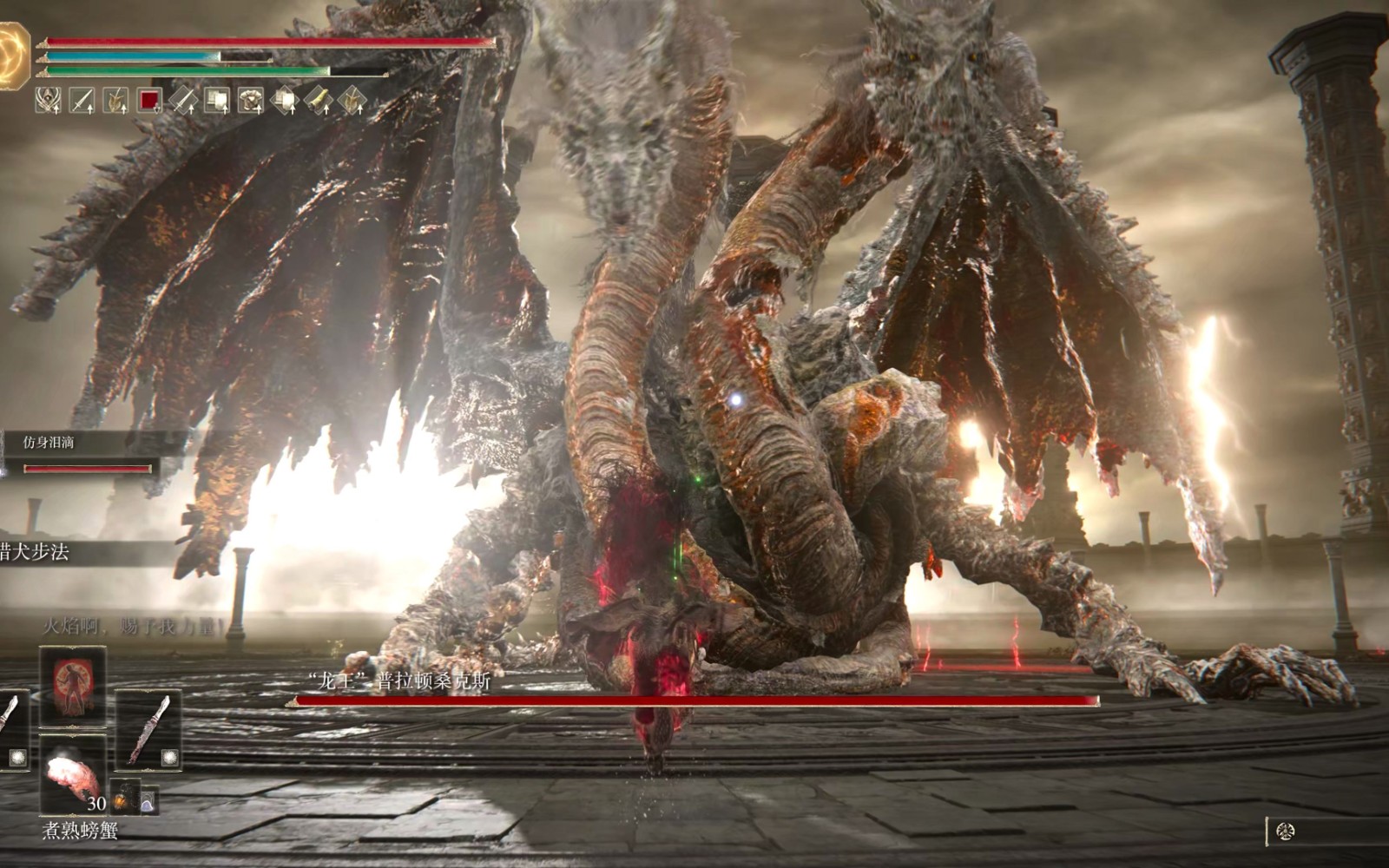
Task: Select the Flame, Grant Me Strength spell slot
Action: 73,686
